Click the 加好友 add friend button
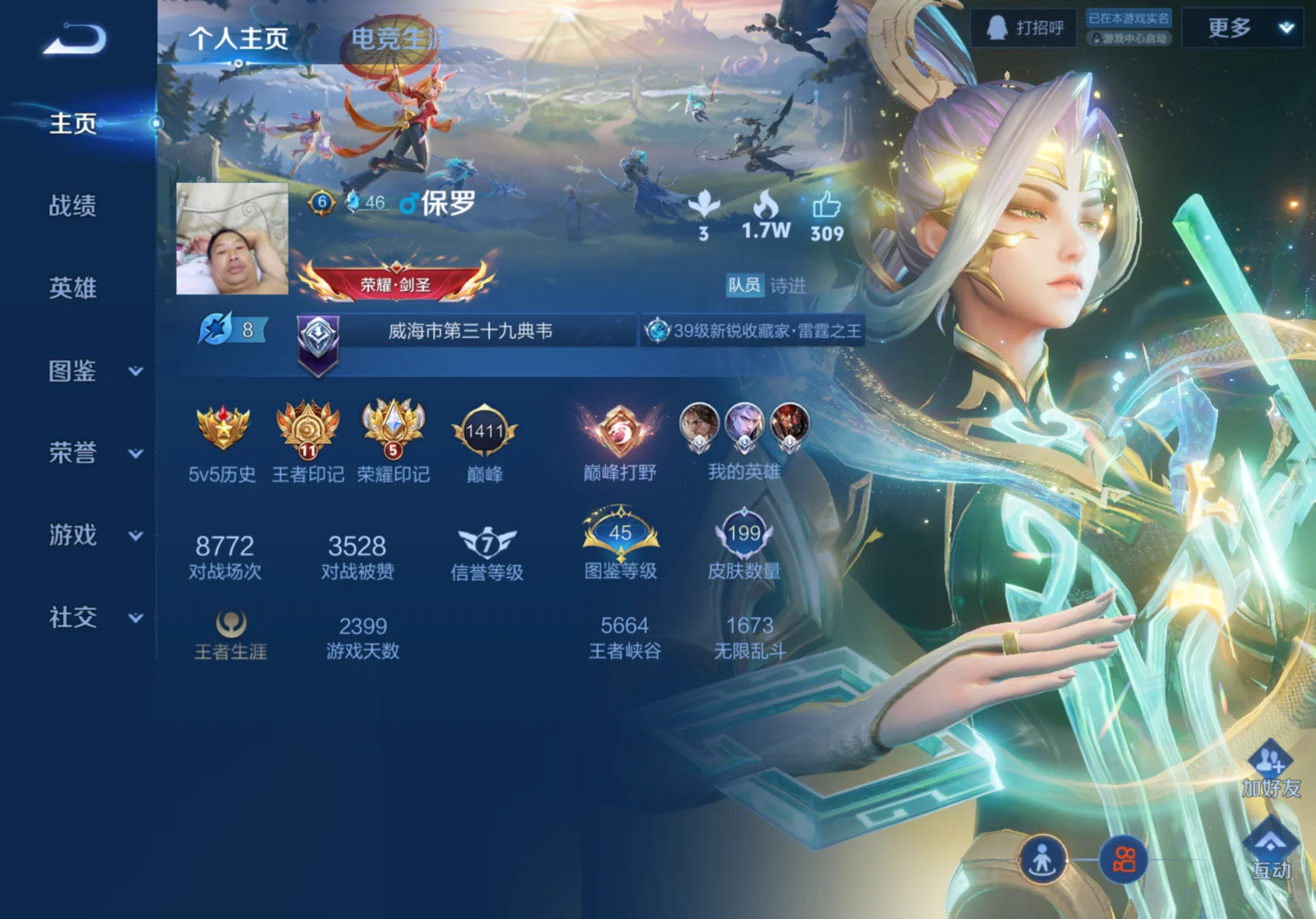The image size is (1316, 919). click(x=1270, y=768)
